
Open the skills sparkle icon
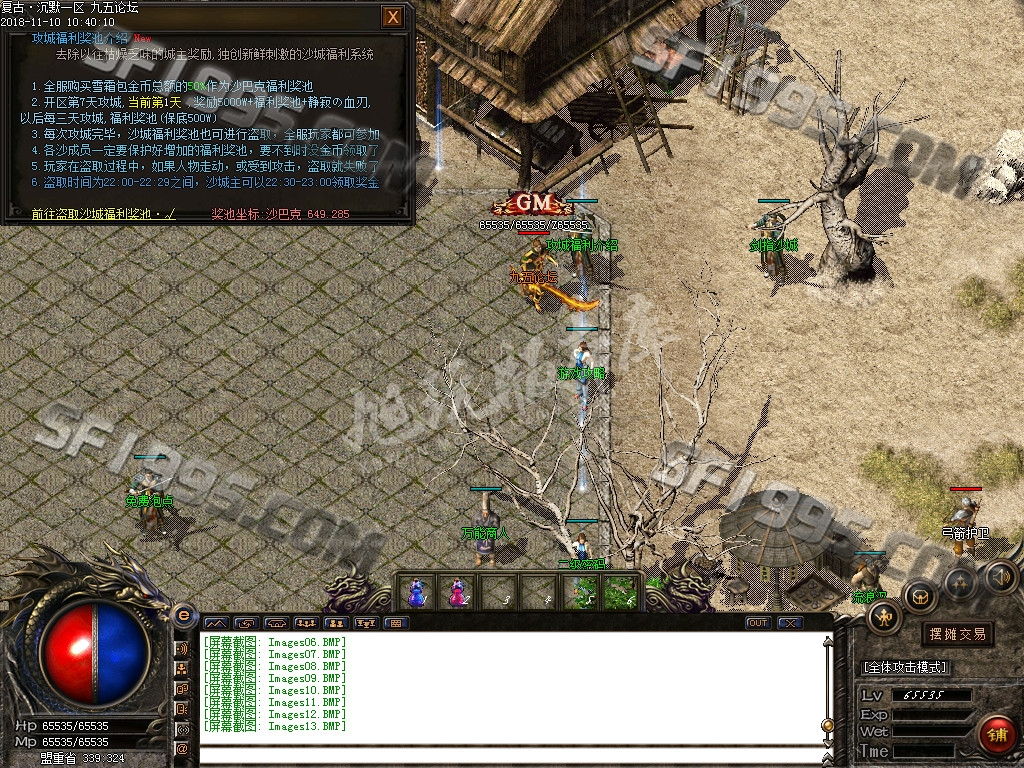(960, 582)
